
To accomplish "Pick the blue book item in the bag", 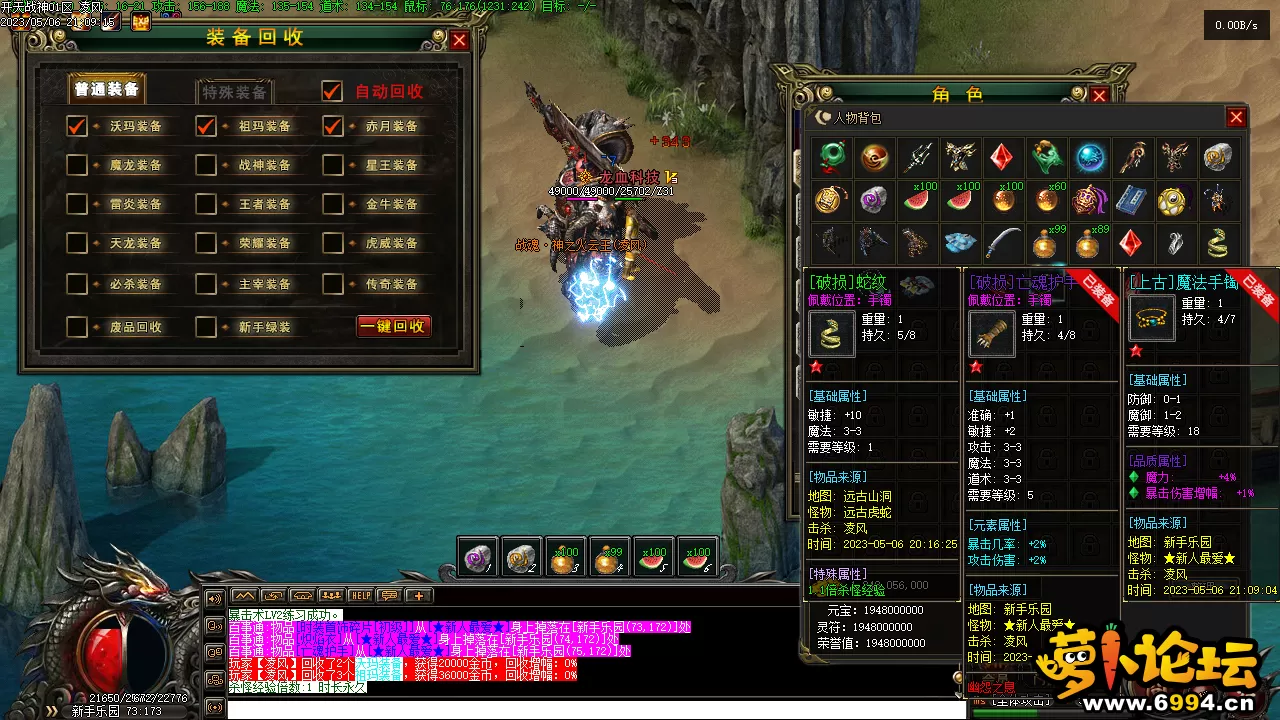I will (1132, 200).
